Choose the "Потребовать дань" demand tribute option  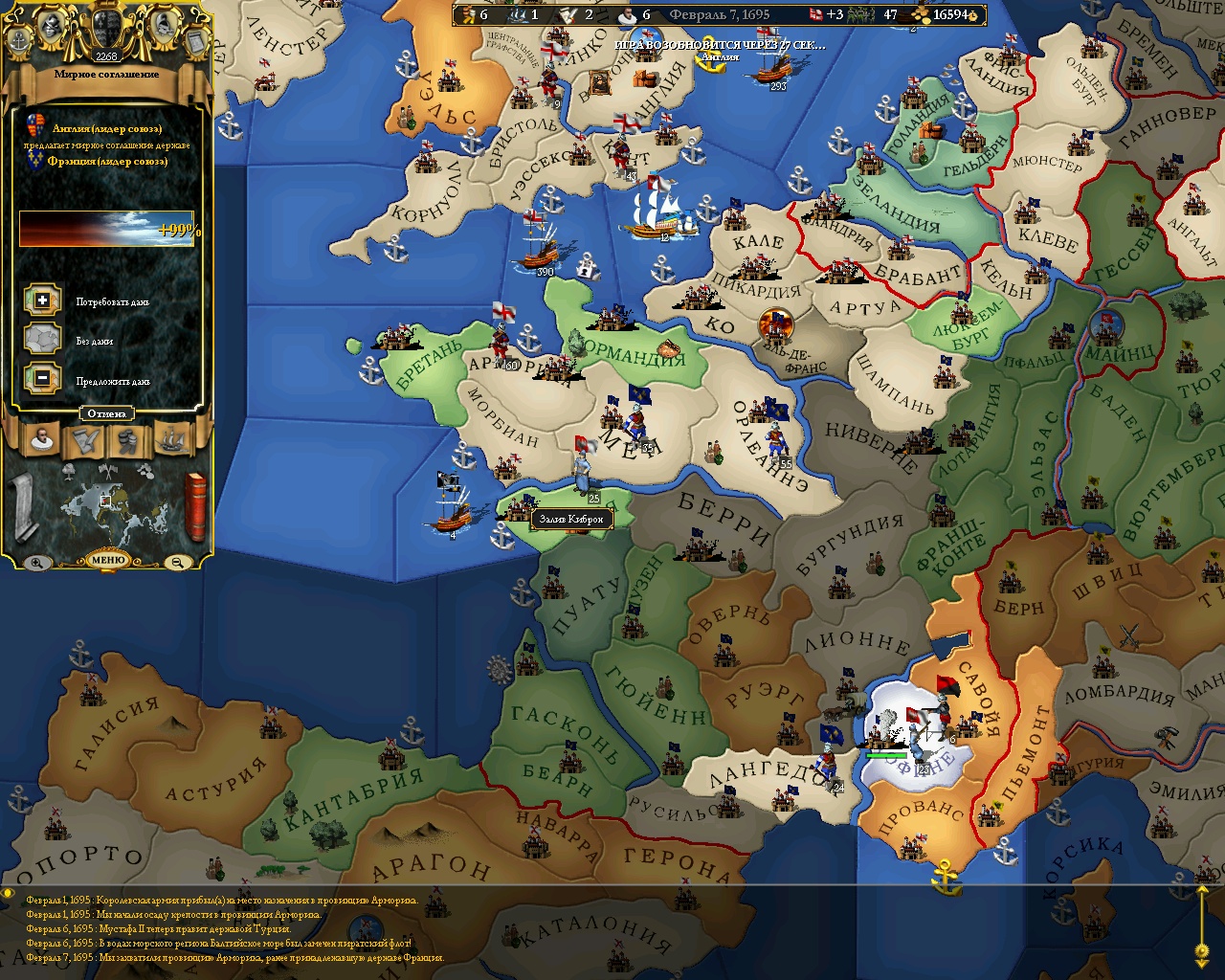coord(42,301)
